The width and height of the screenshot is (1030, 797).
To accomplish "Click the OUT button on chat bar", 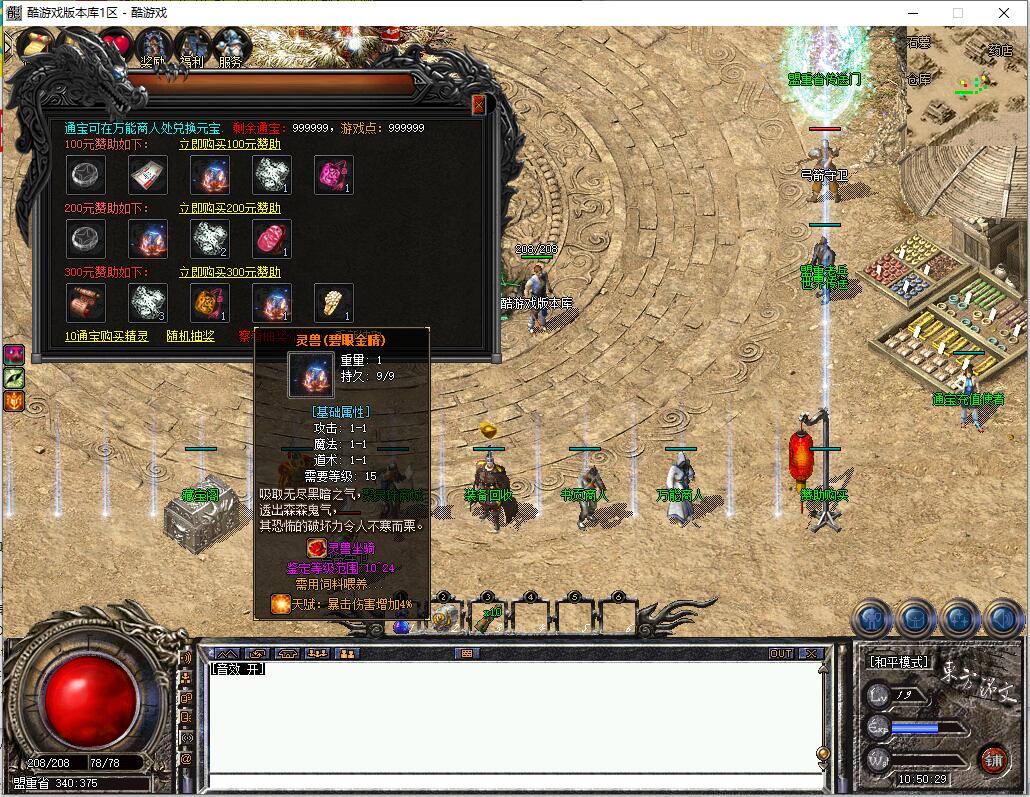I will tap(780, 653).
